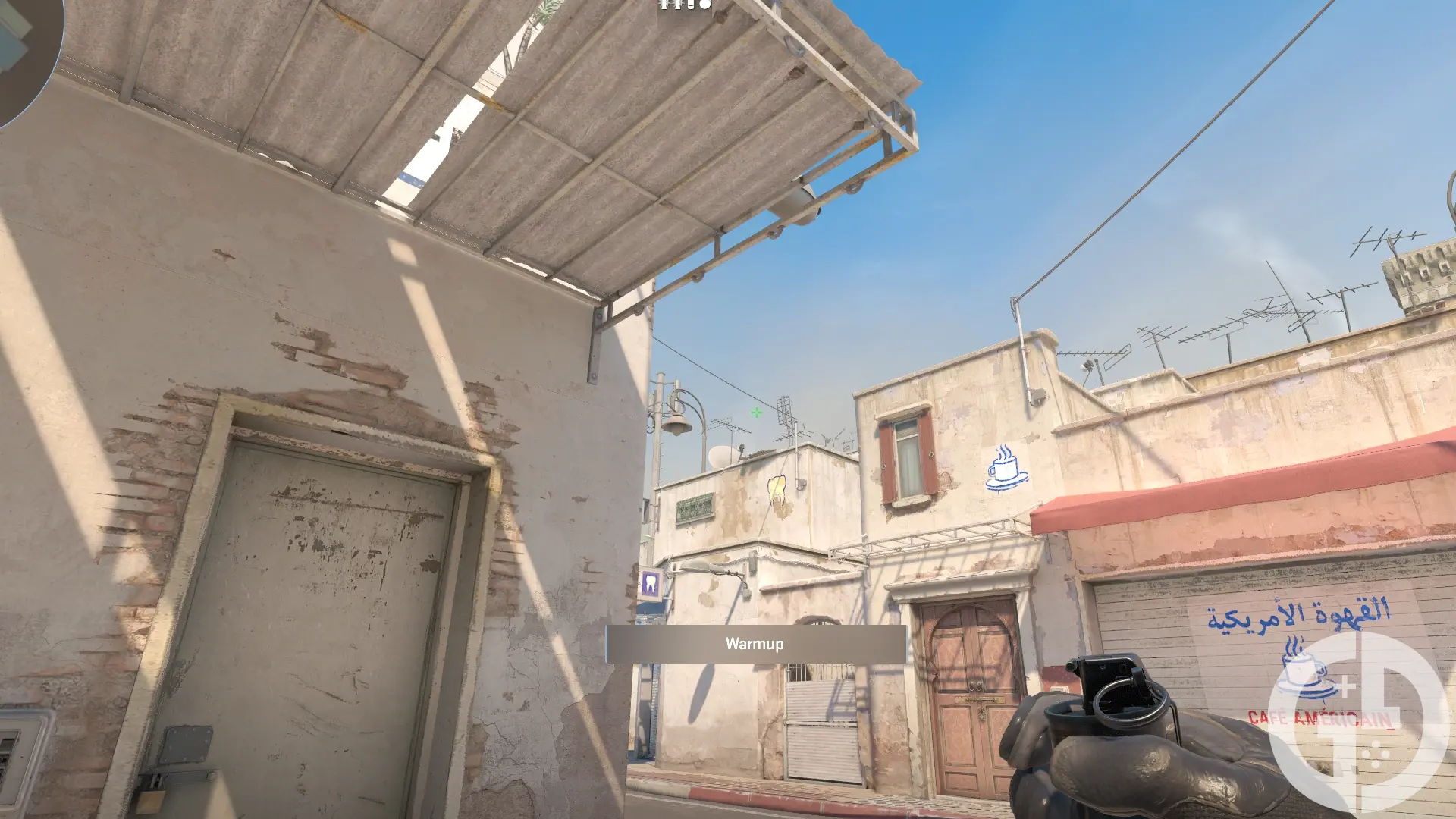Select the Warmup banner label
The width and height of the screenshot is (1456, 819).
click(x=755, y=643)
